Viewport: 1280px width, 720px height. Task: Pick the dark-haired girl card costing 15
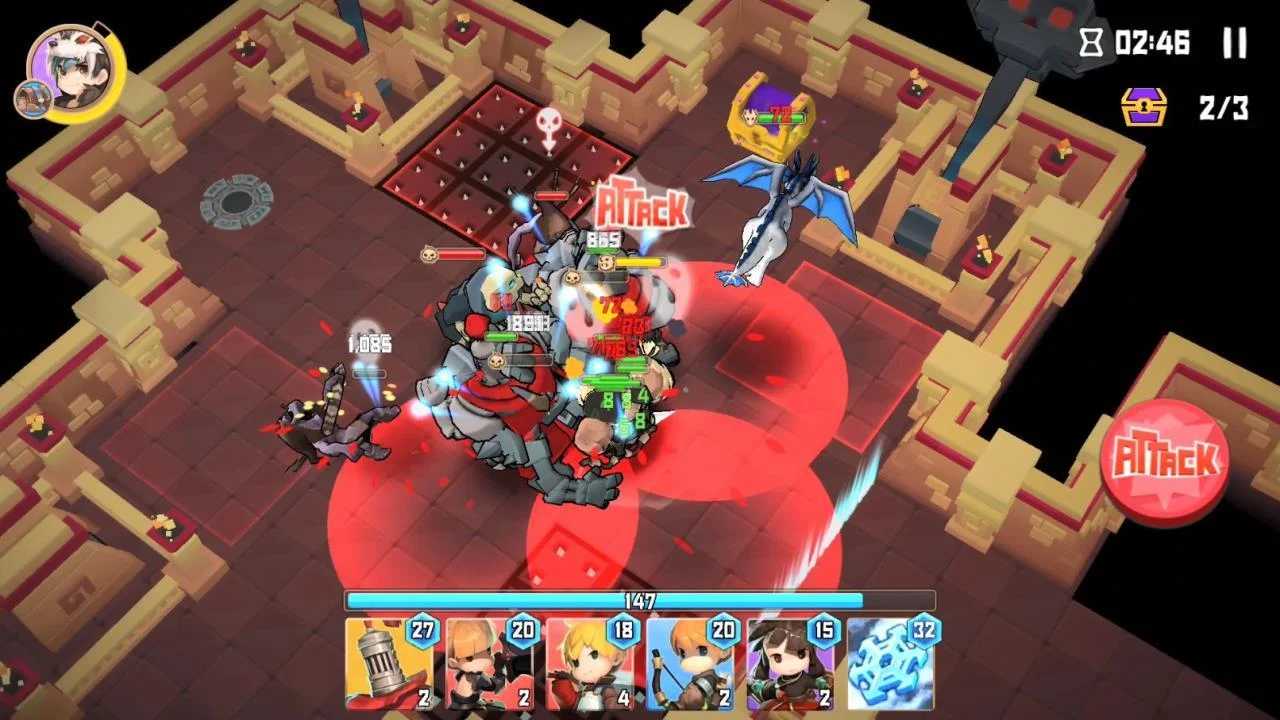tap(790, 663)
